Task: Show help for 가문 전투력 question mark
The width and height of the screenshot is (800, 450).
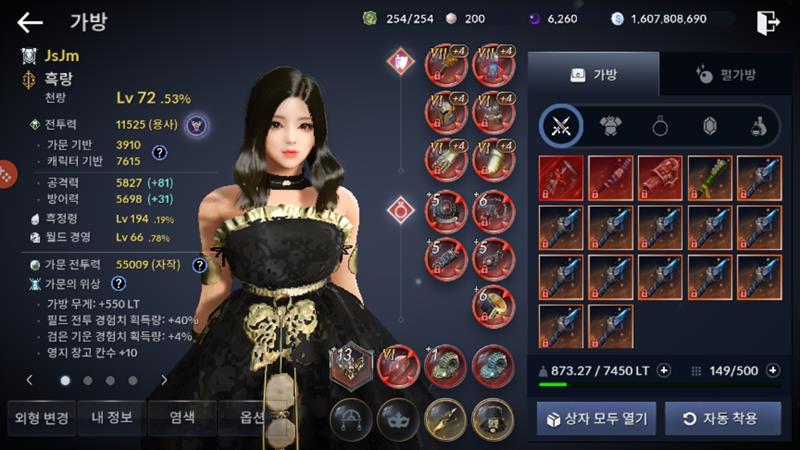Action: (200, 265)
